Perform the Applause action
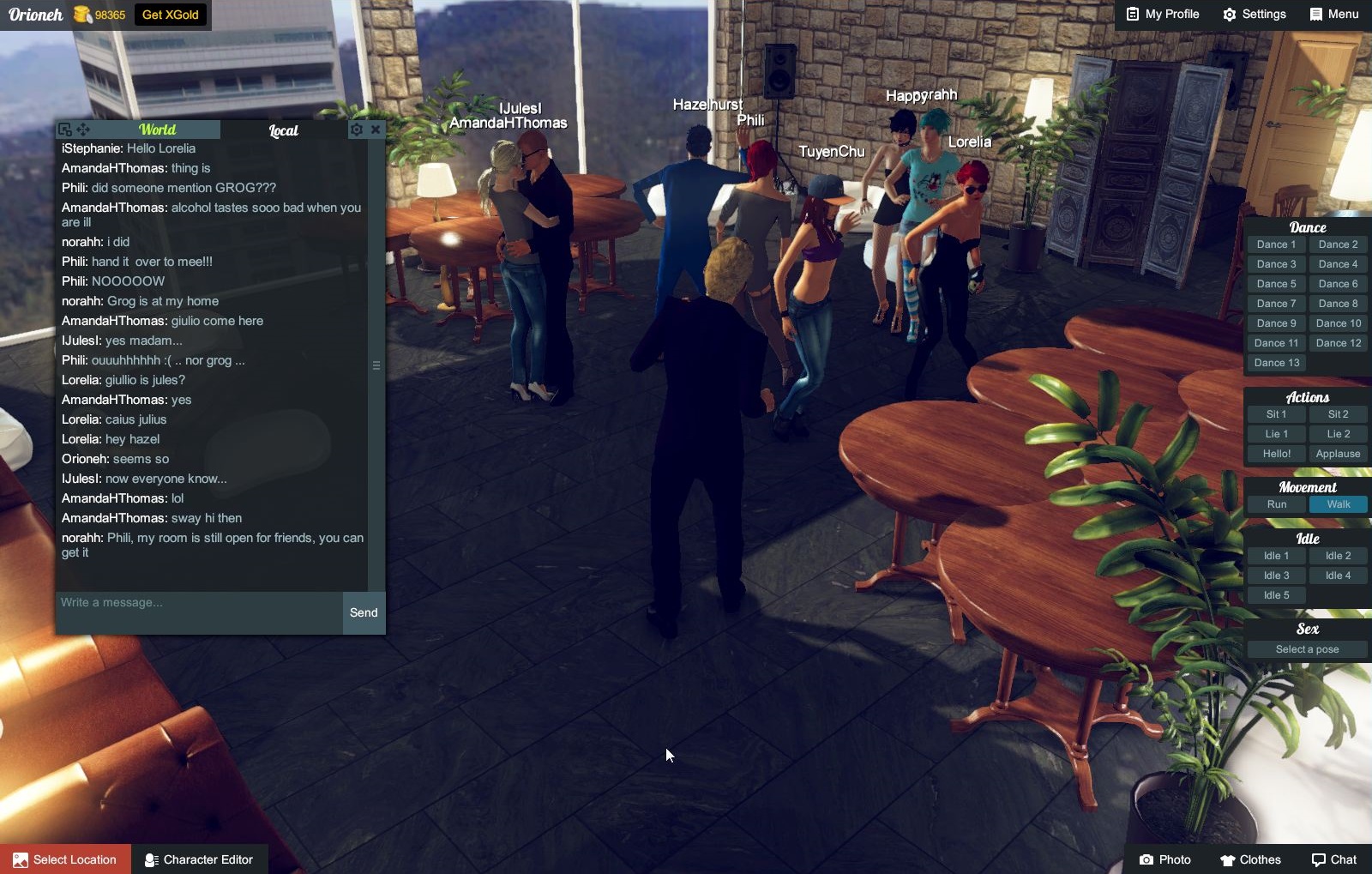The height and width of the screenshot is (874, 1372). click(1338, 454)
